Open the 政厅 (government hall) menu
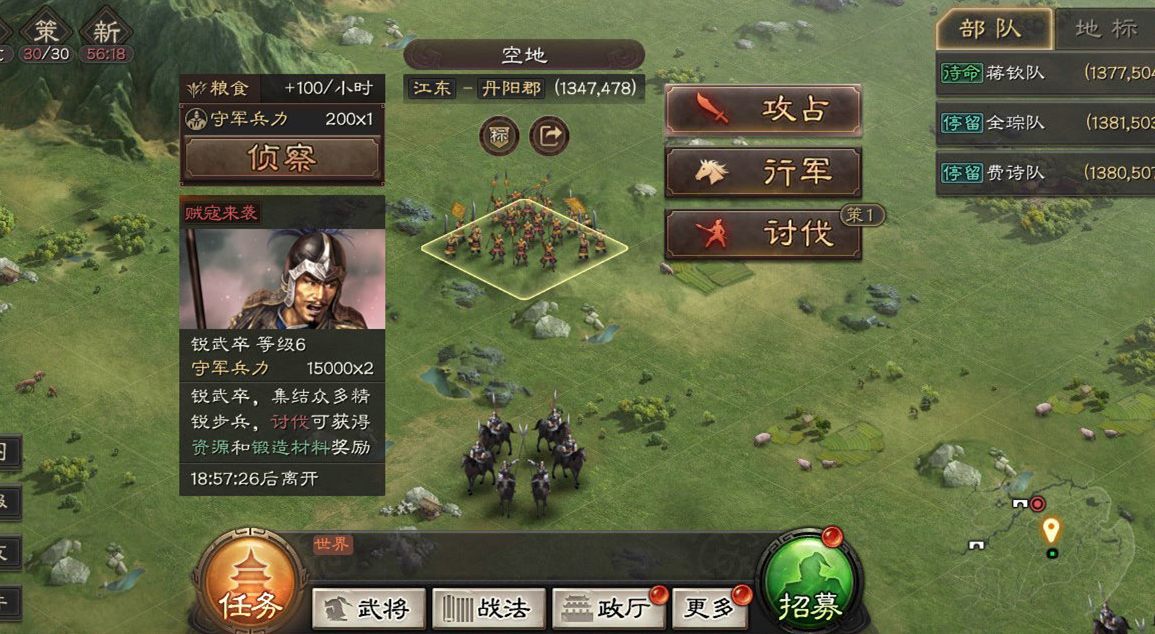The image size is (1155, 634). coord(608,608)
